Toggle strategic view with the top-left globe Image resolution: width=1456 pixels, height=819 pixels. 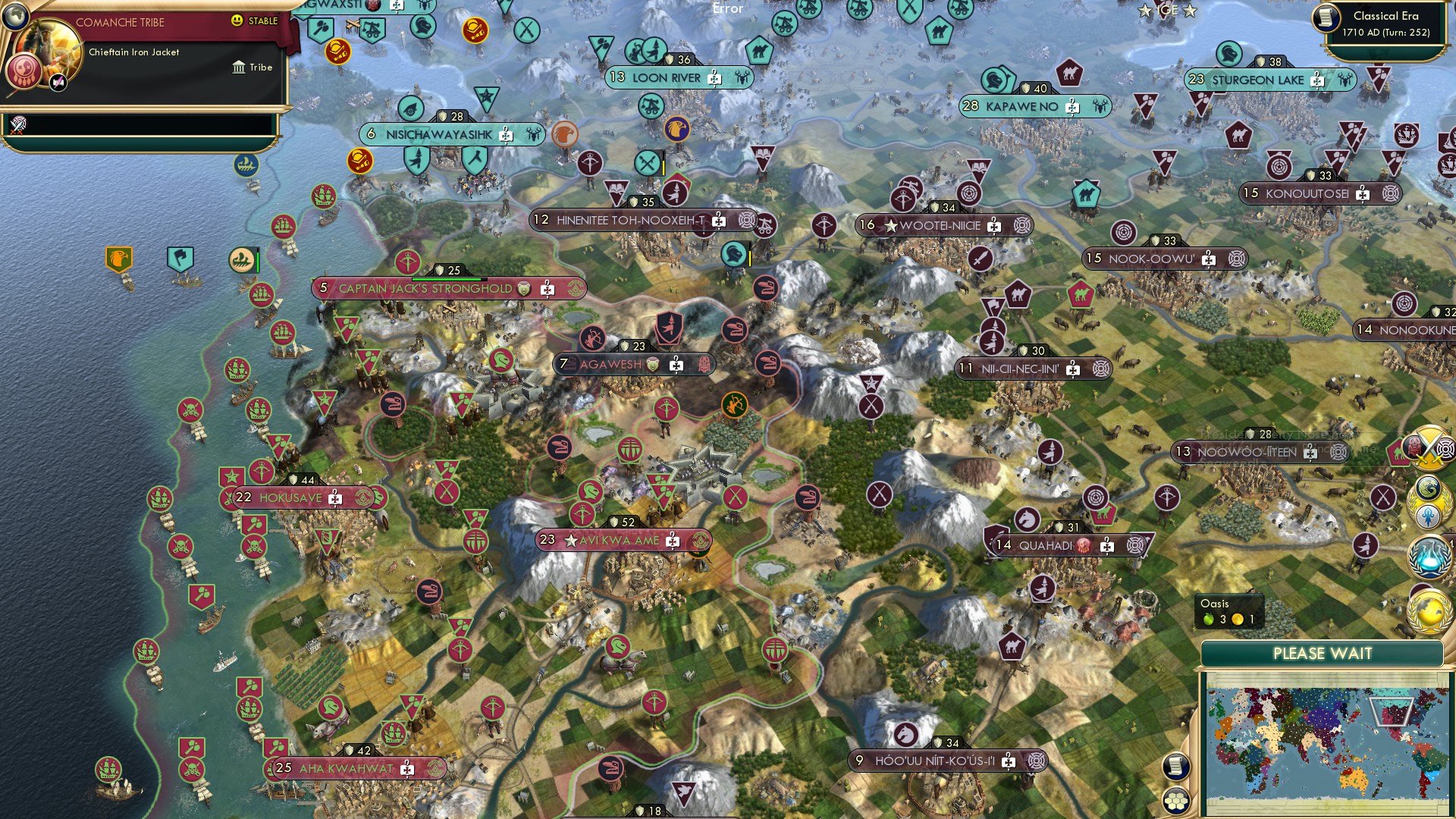click(16, 18)
